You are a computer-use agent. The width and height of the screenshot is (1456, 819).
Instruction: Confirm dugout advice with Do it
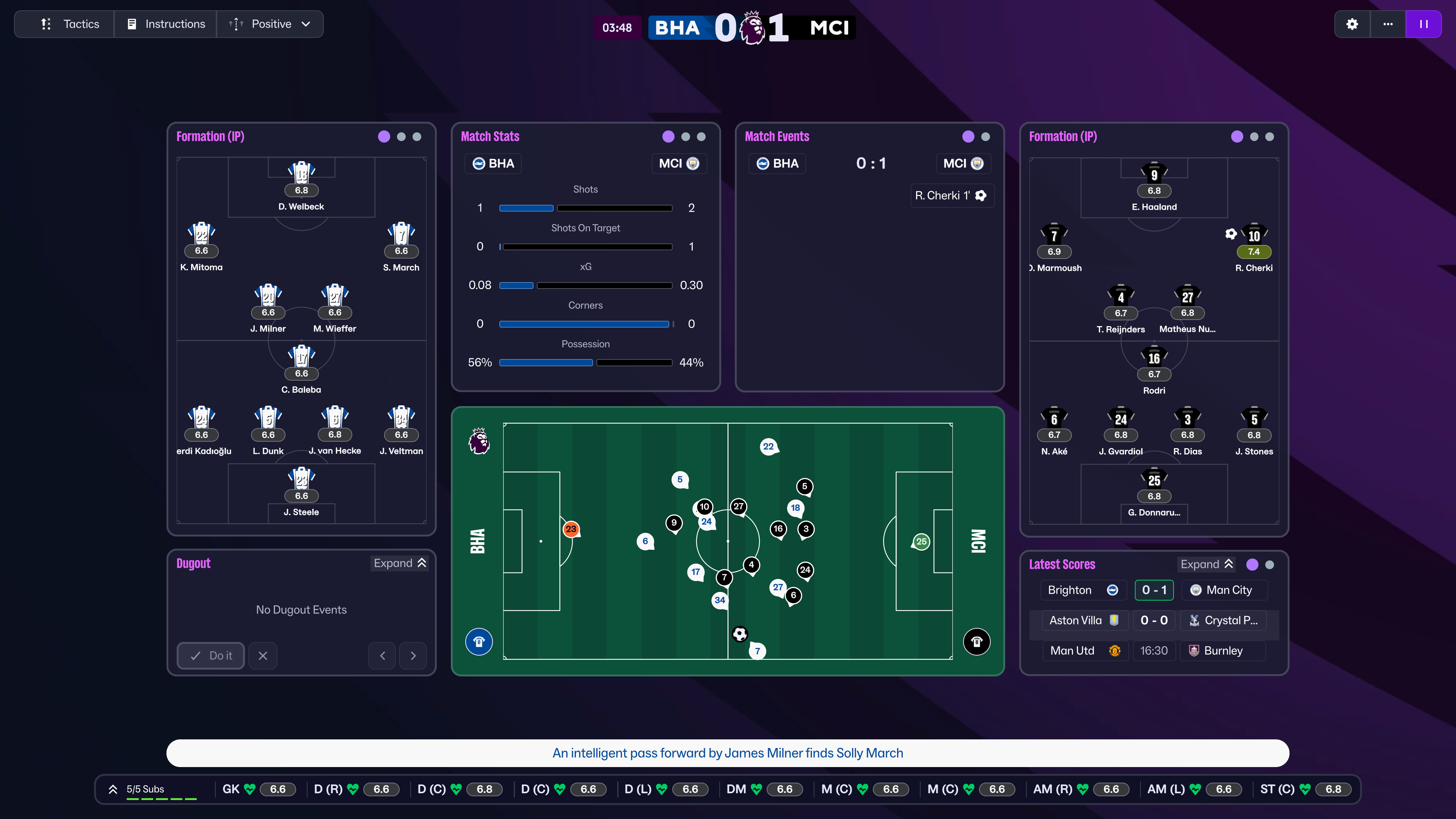(x=211, y=656)
